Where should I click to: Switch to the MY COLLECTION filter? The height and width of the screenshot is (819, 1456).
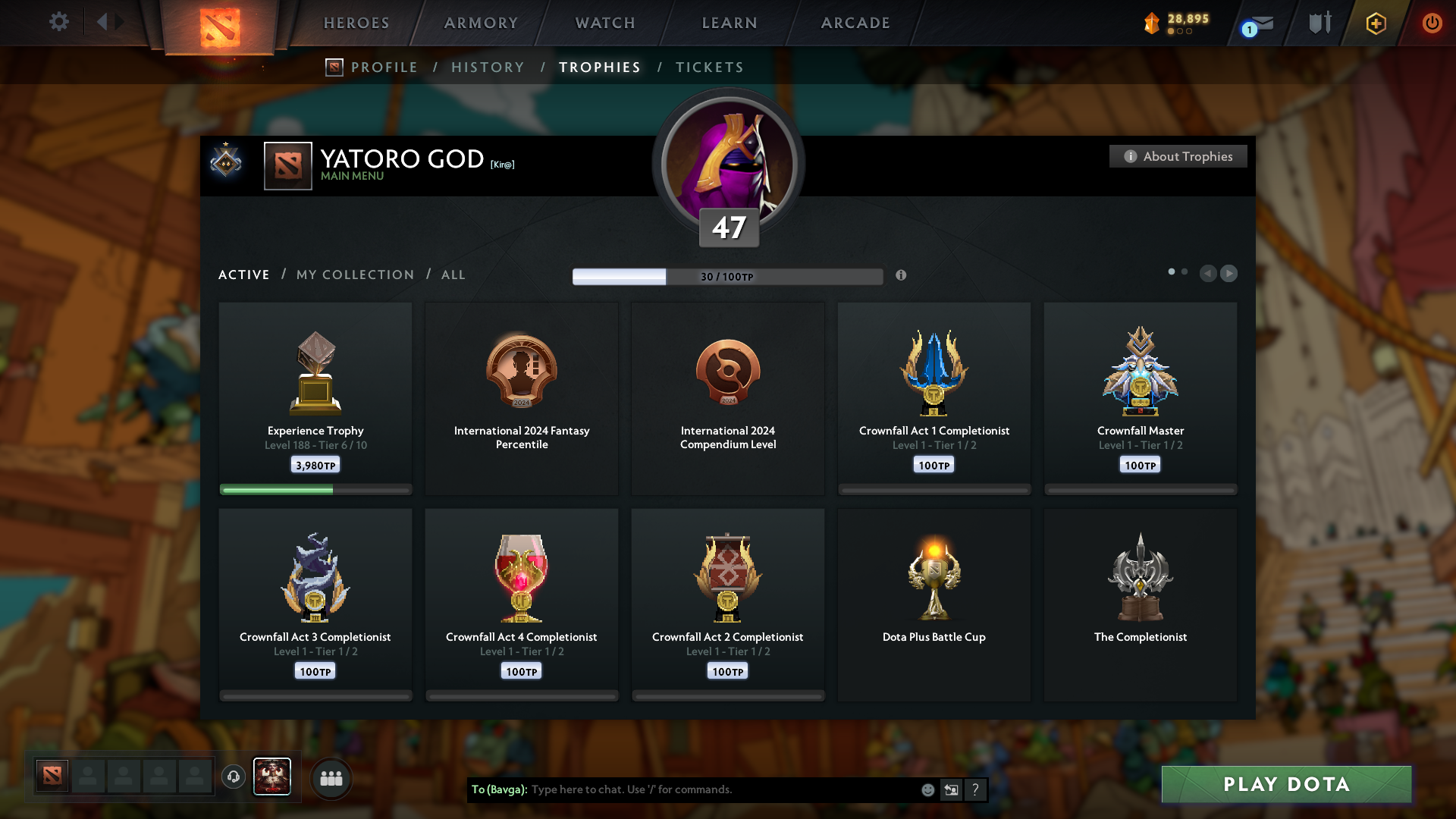[x=354, y=275]
